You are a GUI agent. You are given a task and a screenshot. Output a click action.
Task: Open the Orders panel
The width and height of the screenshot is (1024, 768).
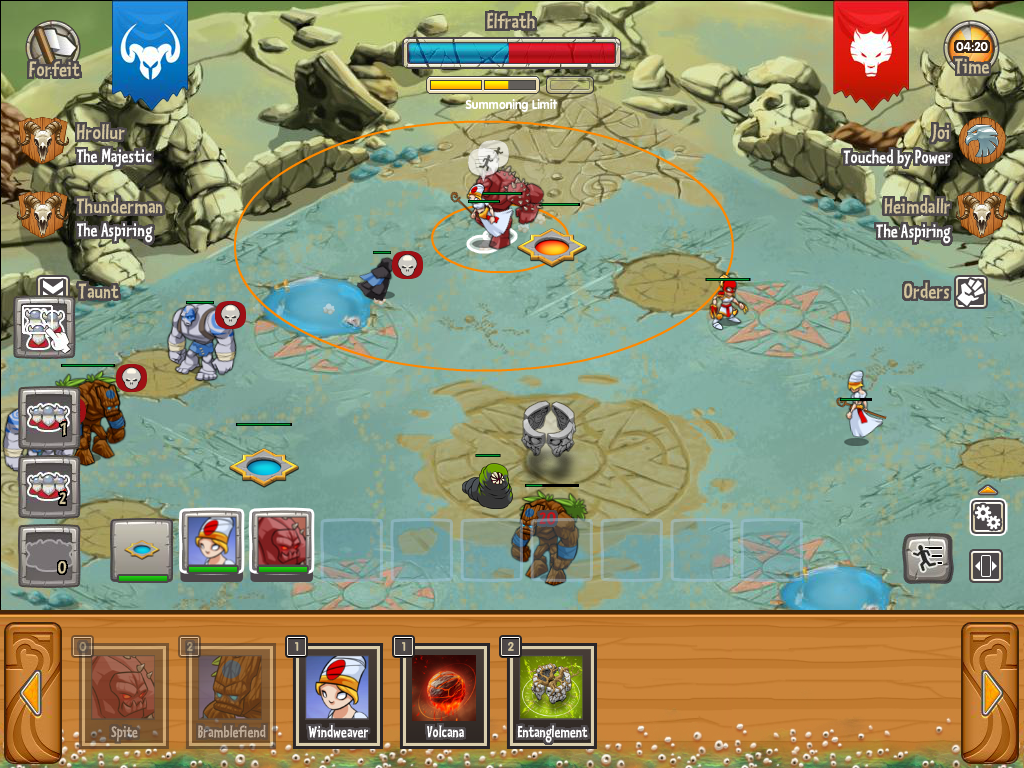point(970,292)
